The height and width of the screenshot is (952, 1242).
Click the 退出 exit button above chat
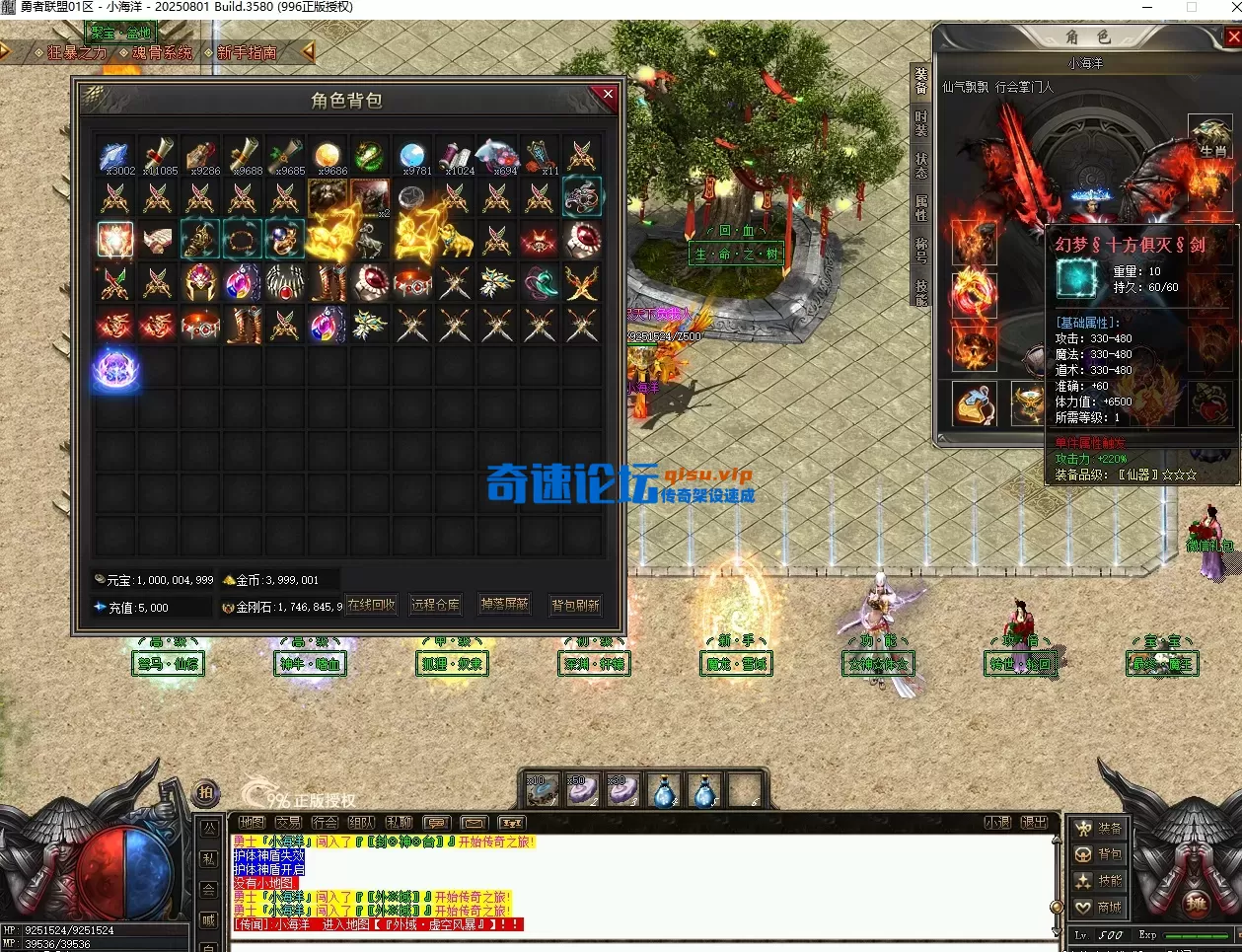[x=1034, y=823]
